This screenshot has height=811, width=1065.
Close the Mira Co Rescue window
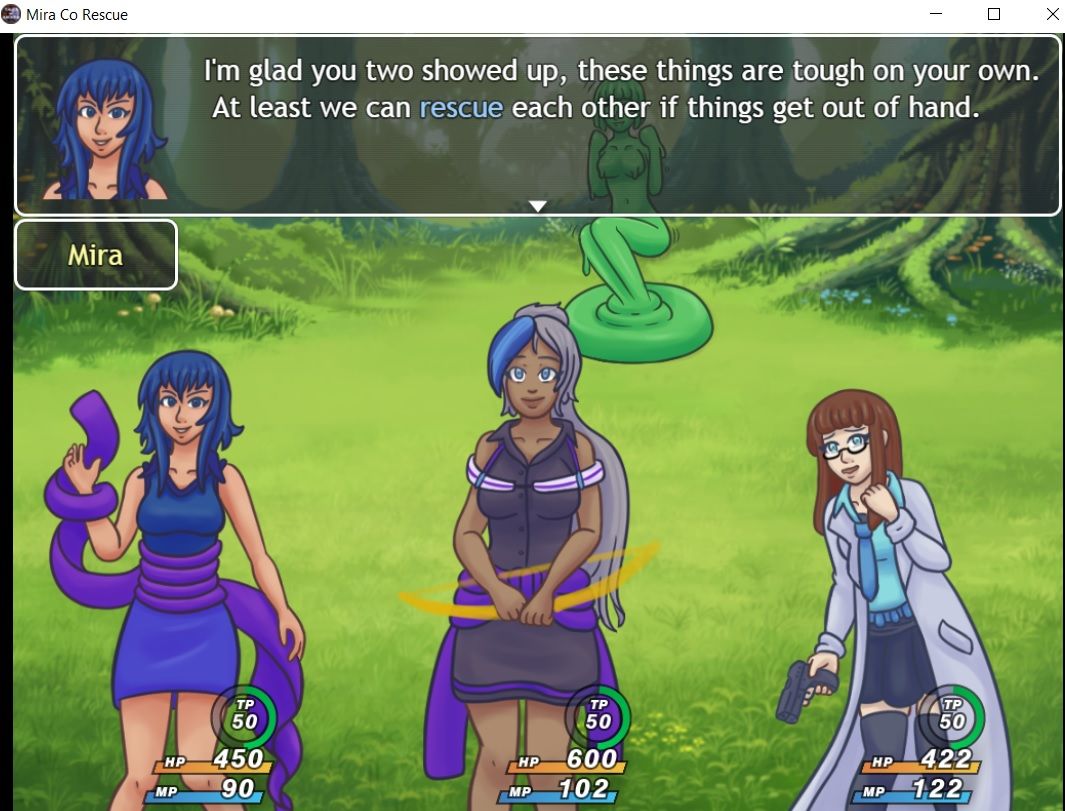[x=1052, y=15]
